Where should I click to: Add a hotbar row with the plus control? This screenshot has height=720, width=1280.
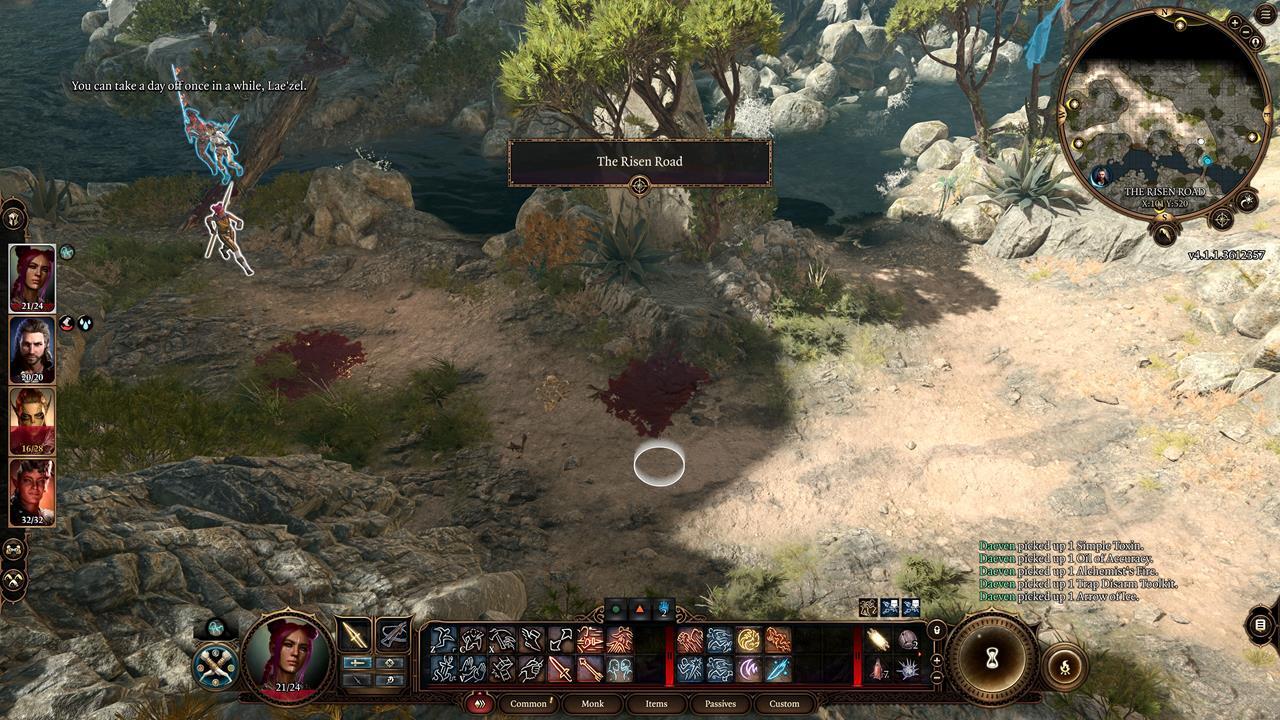click(x=937, y=658)
